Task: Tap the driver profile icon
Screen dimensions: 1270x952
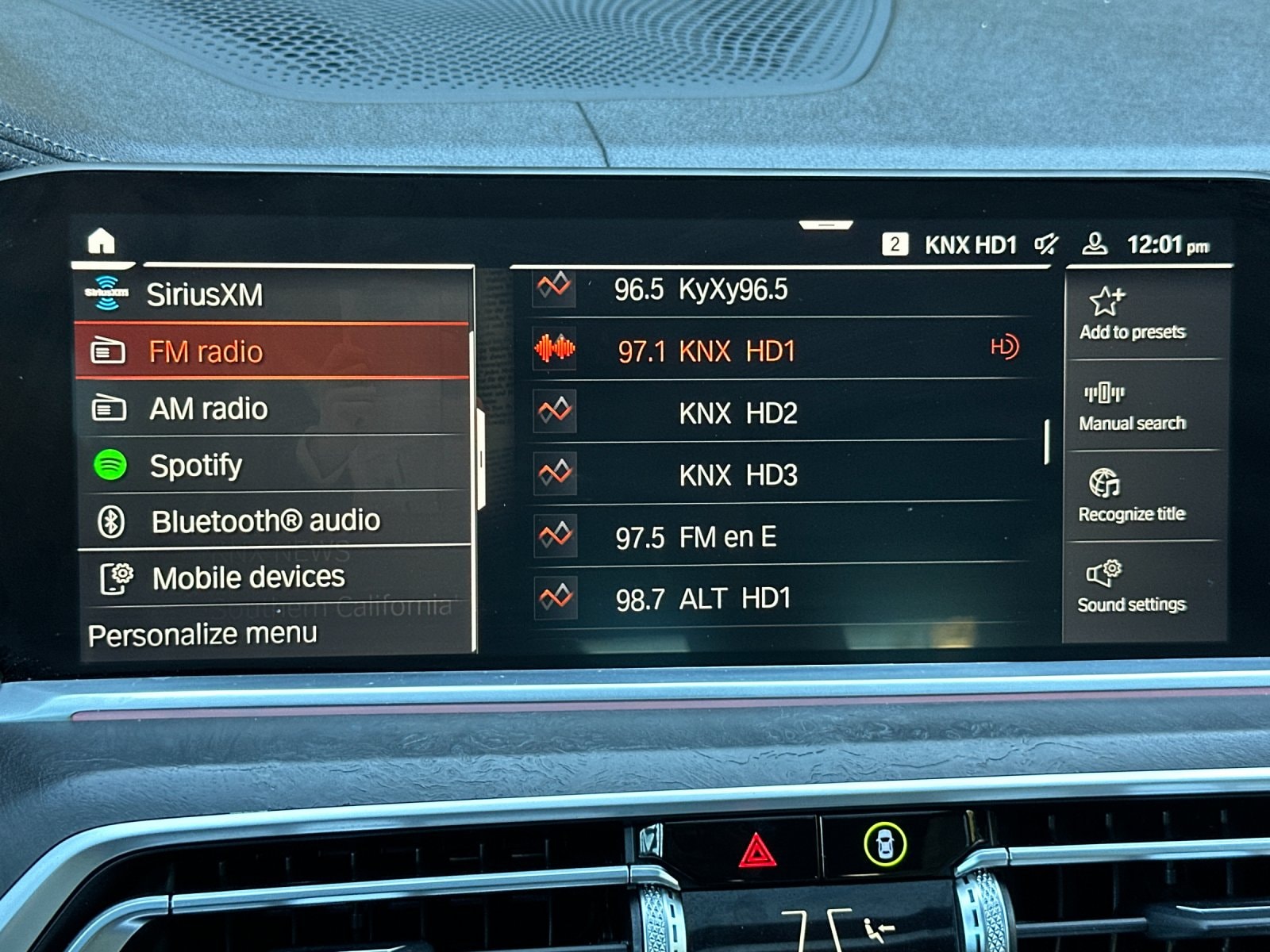Action: (x=1096, y=244)
